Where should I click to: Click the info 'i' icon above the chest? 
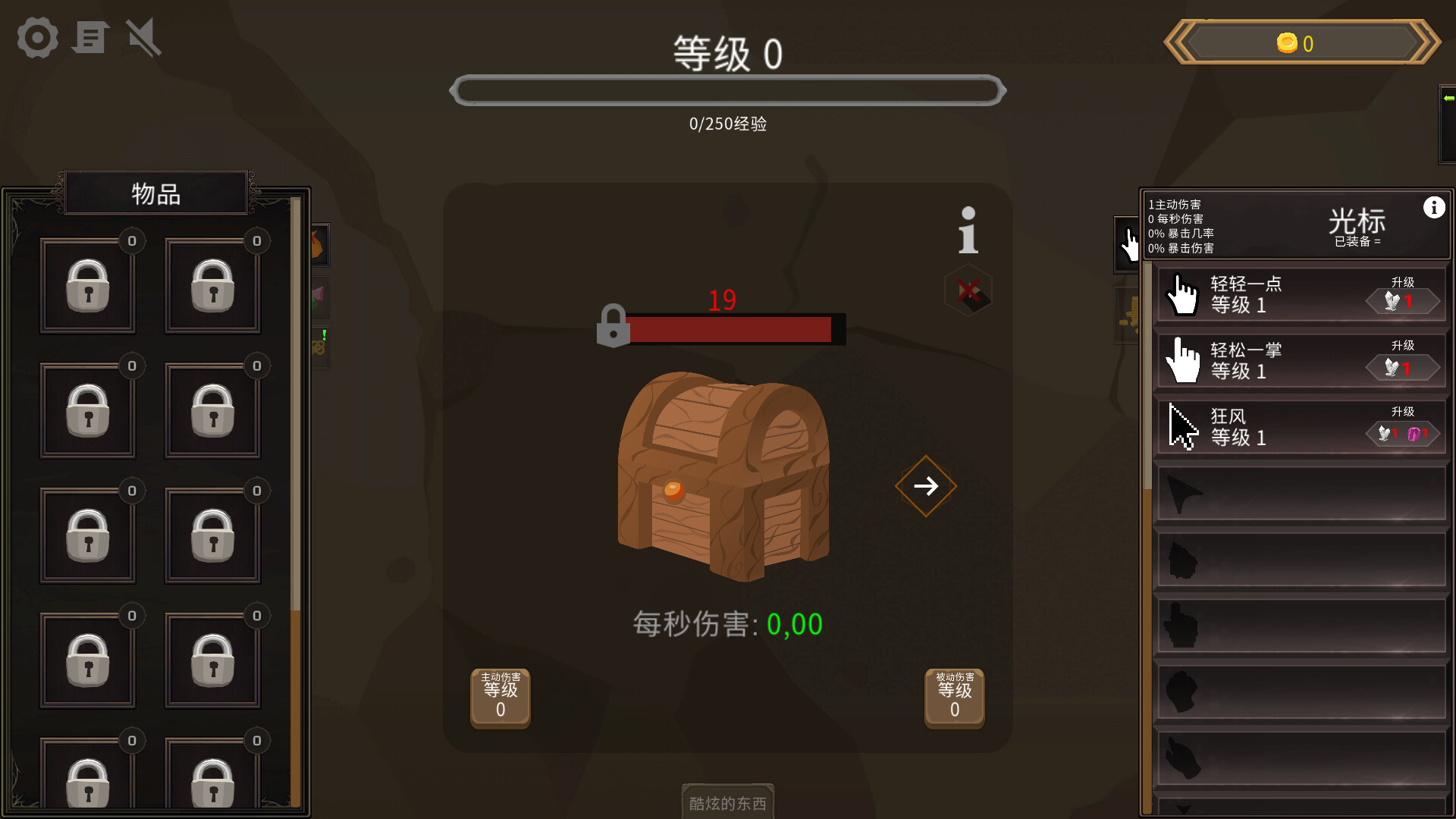(967, 231)
